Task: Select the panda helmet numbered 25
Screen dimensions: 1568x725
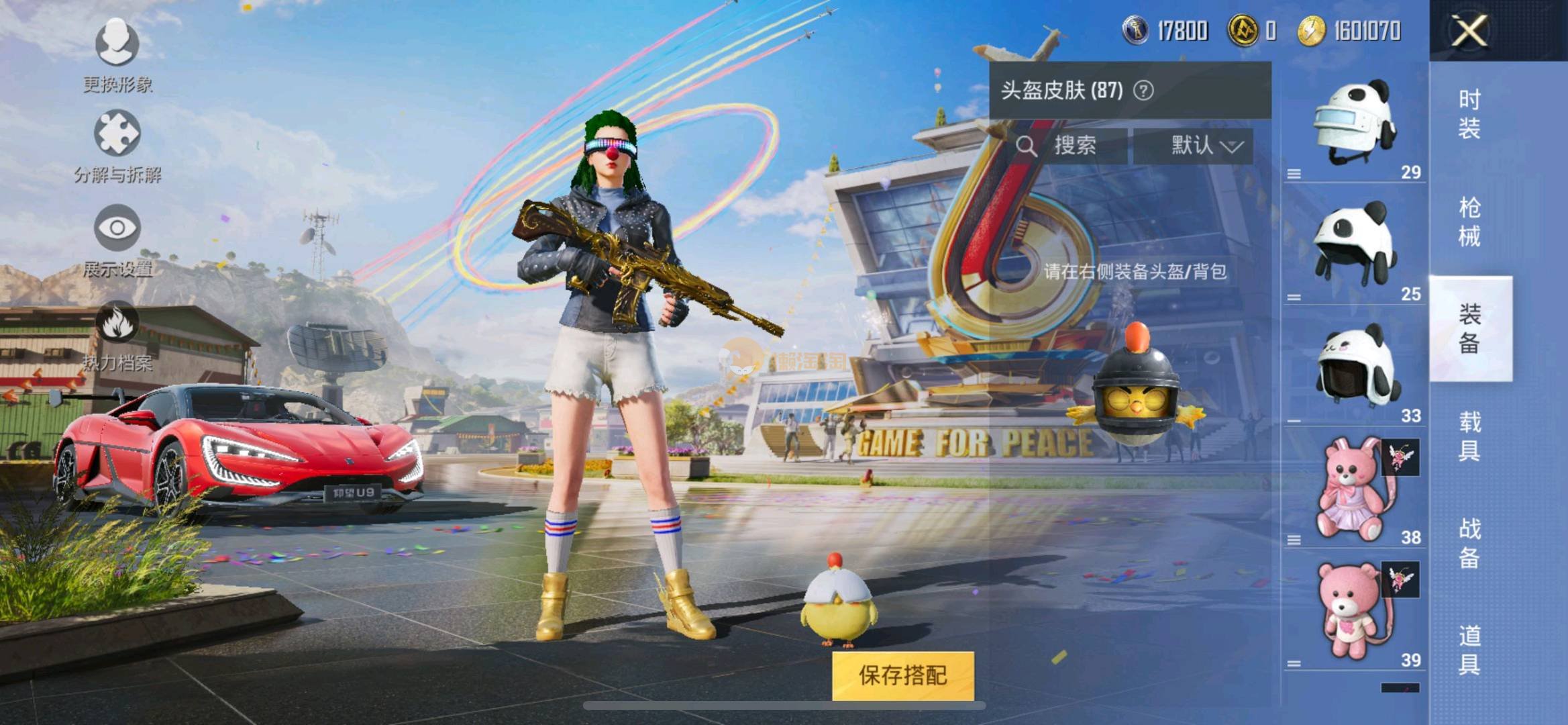Action: 1354,246
